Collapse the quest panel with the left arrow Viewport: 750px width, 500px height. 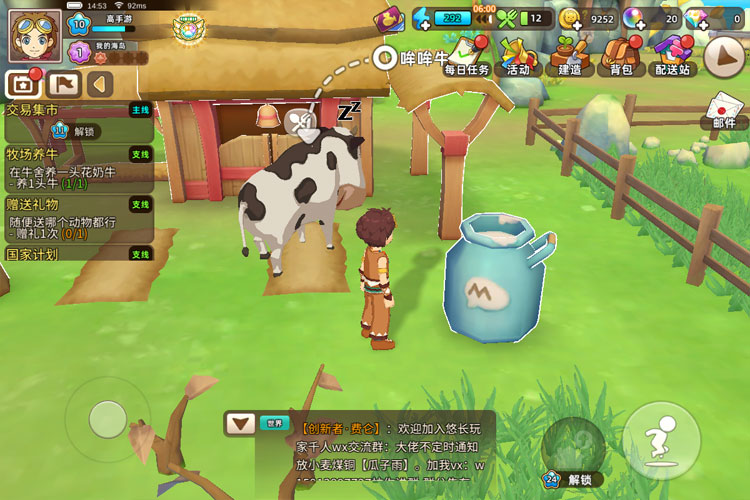coord(99,84)
